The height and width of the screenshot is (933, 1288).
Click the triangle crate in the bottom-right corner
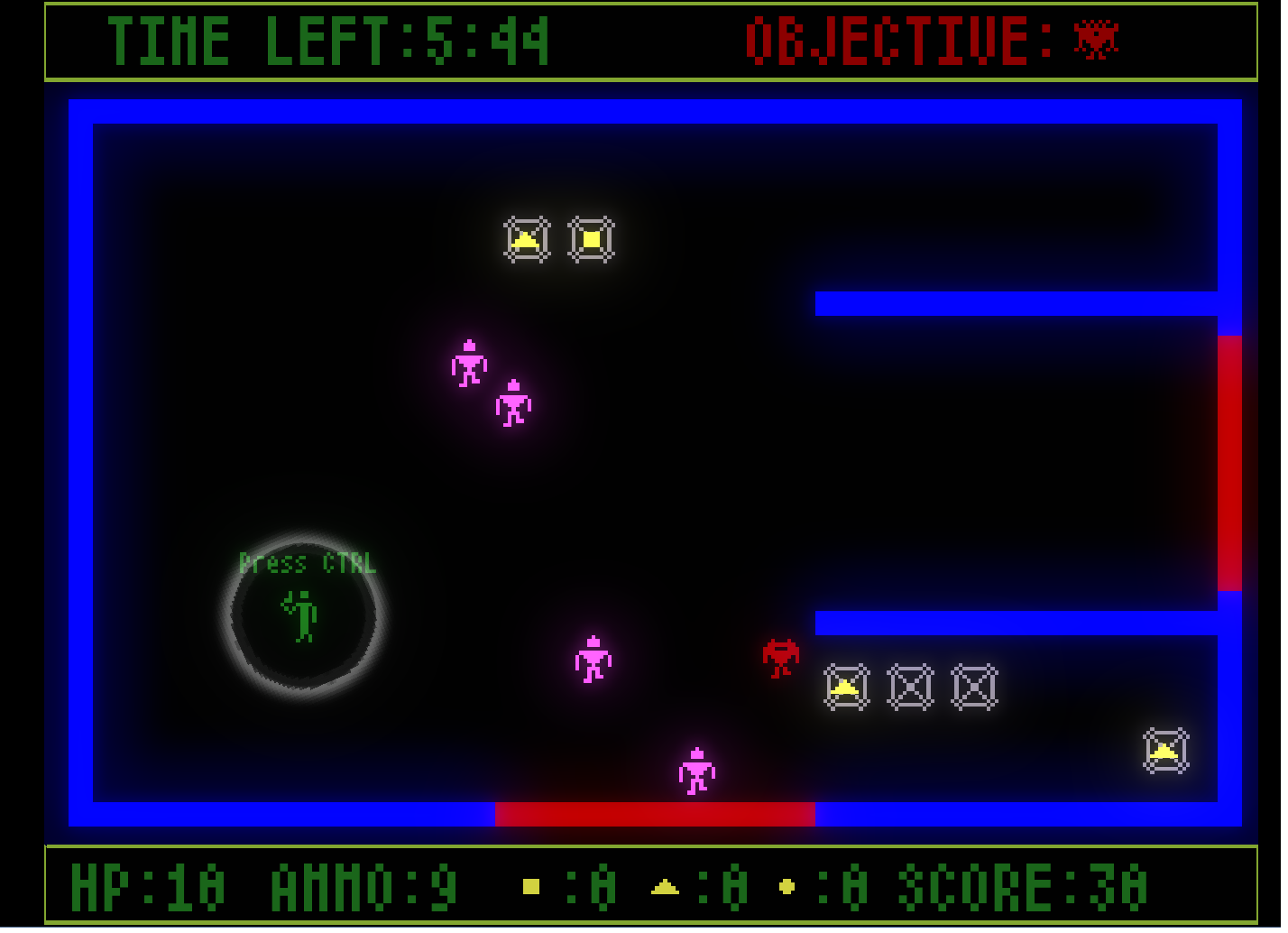tap(1164, 749)
